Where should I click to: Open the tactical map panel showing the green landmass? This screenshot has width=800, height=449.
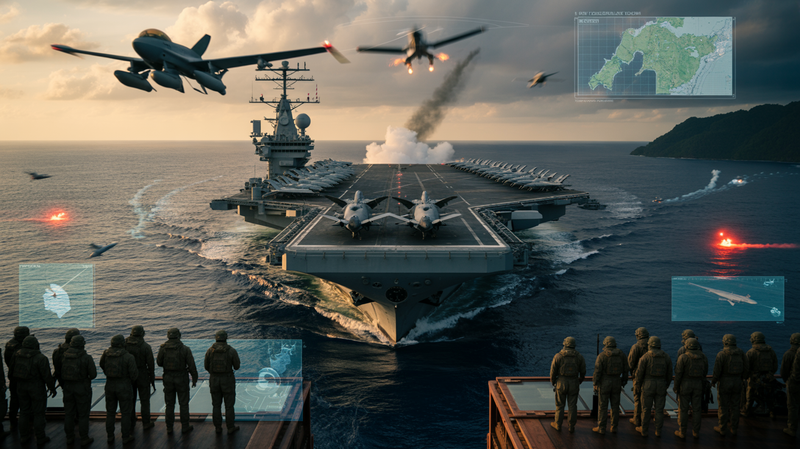pos(654,56)
